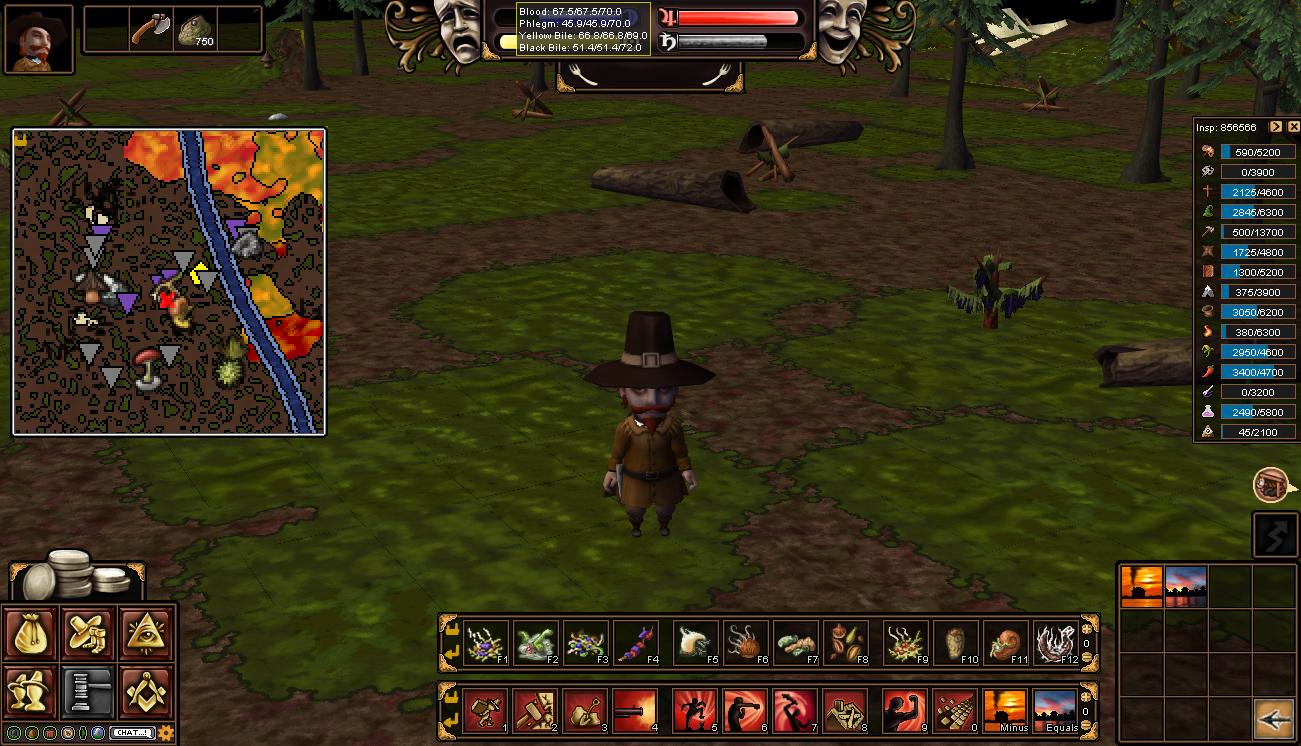Open settings with the orange gear
The height and width of the screenshot is (746, 1301).
pyautogui.click(x=166, y=733)
